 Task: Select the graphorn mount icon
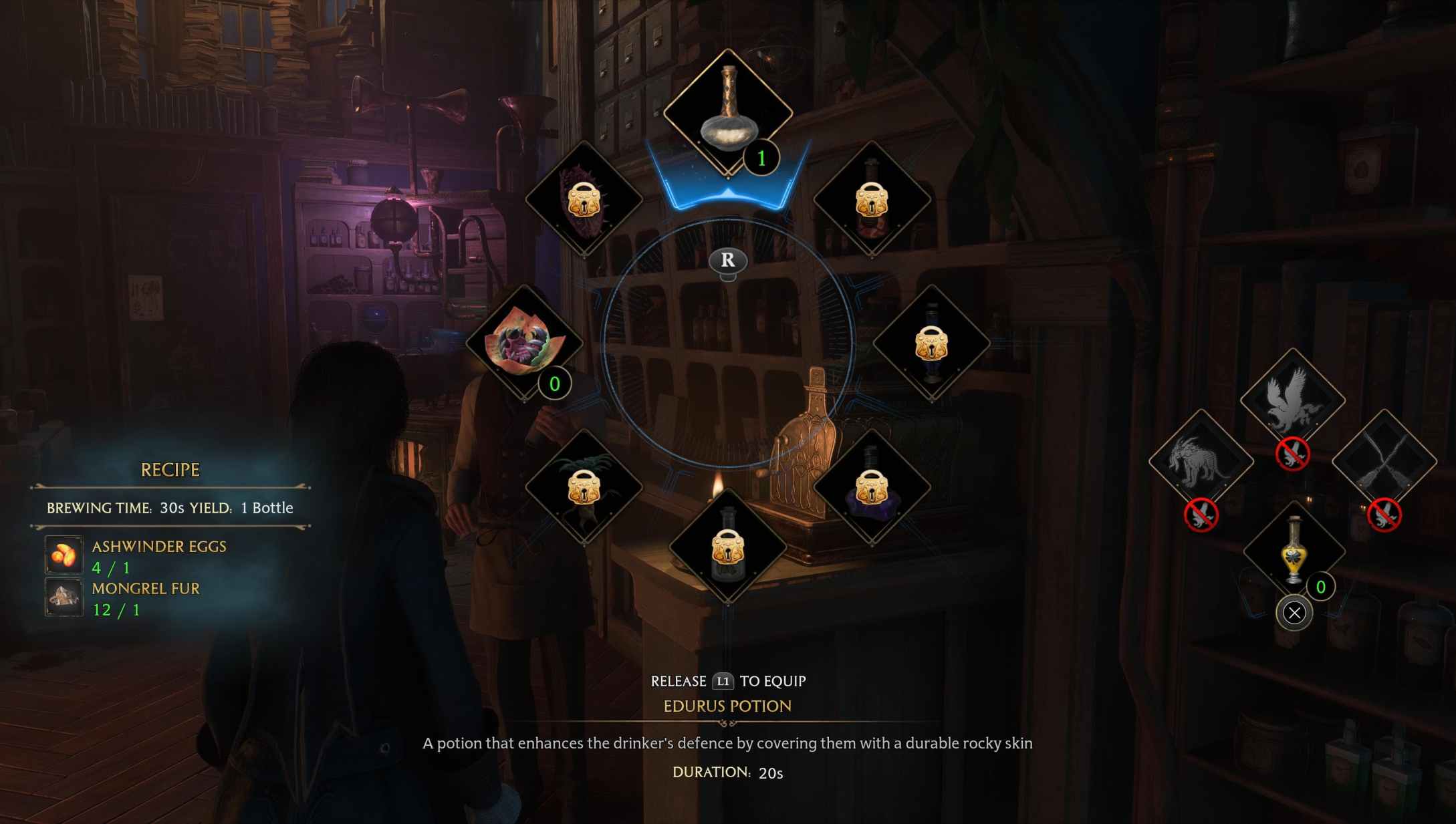(x=1201, y=461)
